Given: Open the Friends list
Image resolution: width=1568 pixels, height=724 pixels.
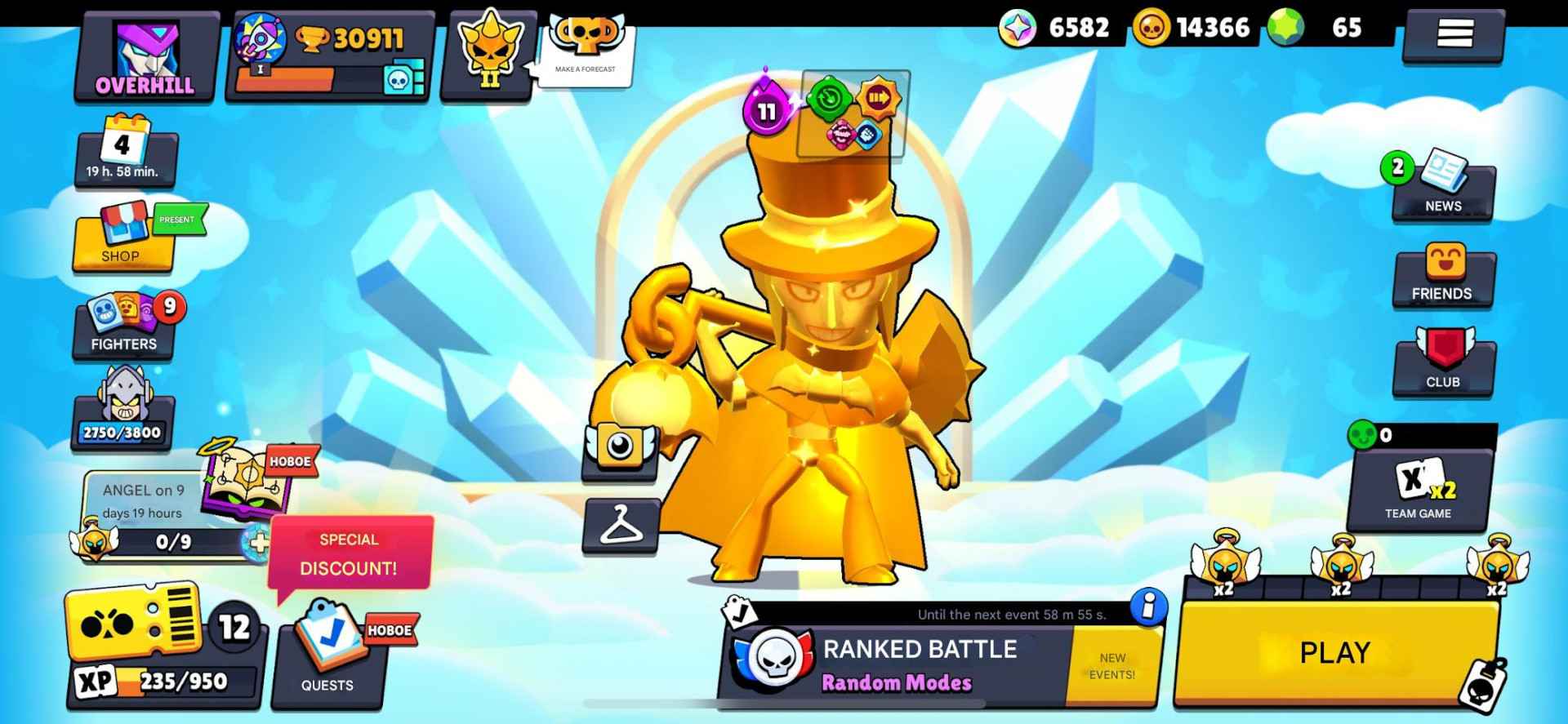Looking at the screenshot, I should (x=1442, y=278).
